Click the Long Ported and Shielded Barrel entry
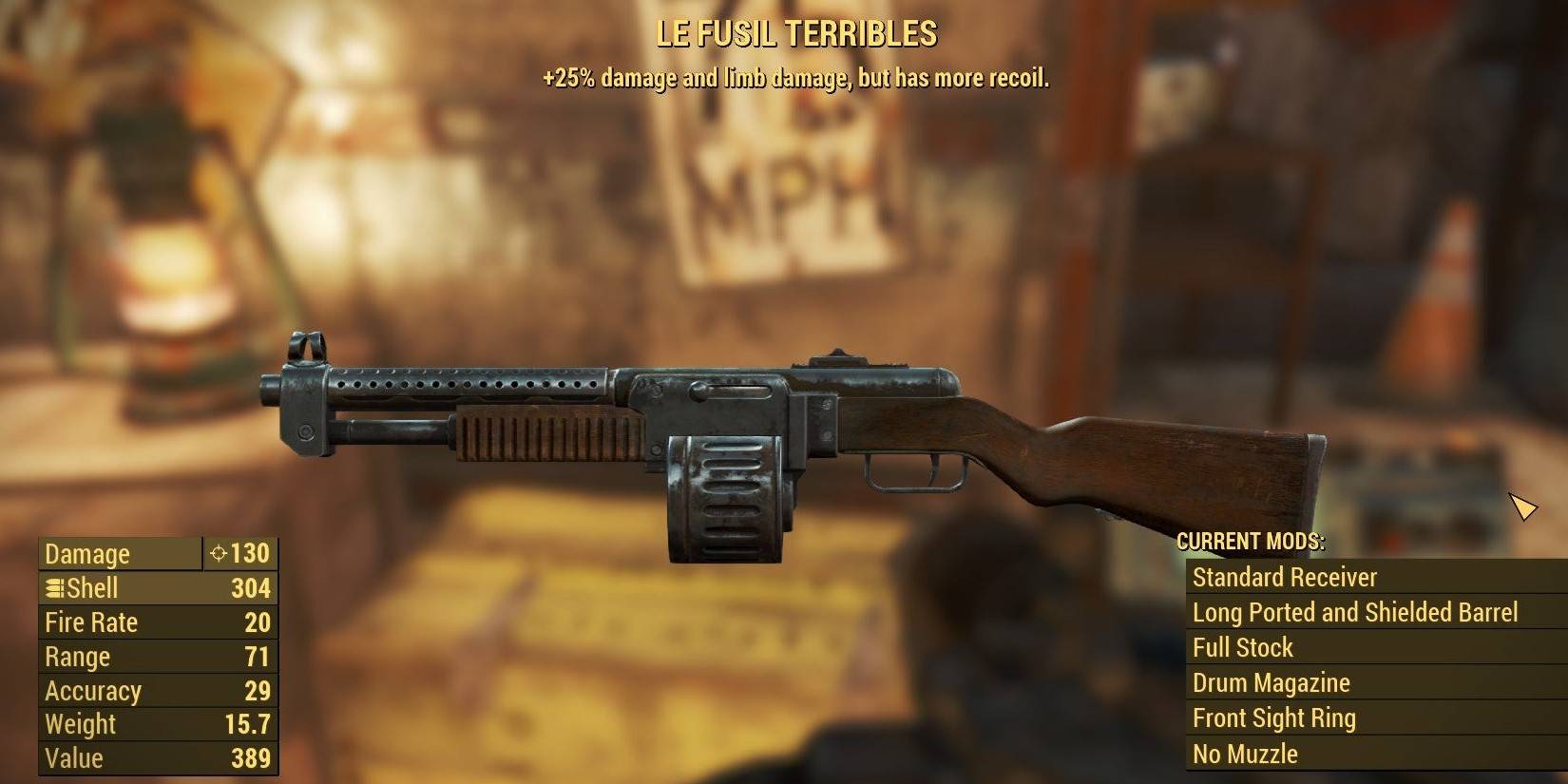 pos(1355,612)
